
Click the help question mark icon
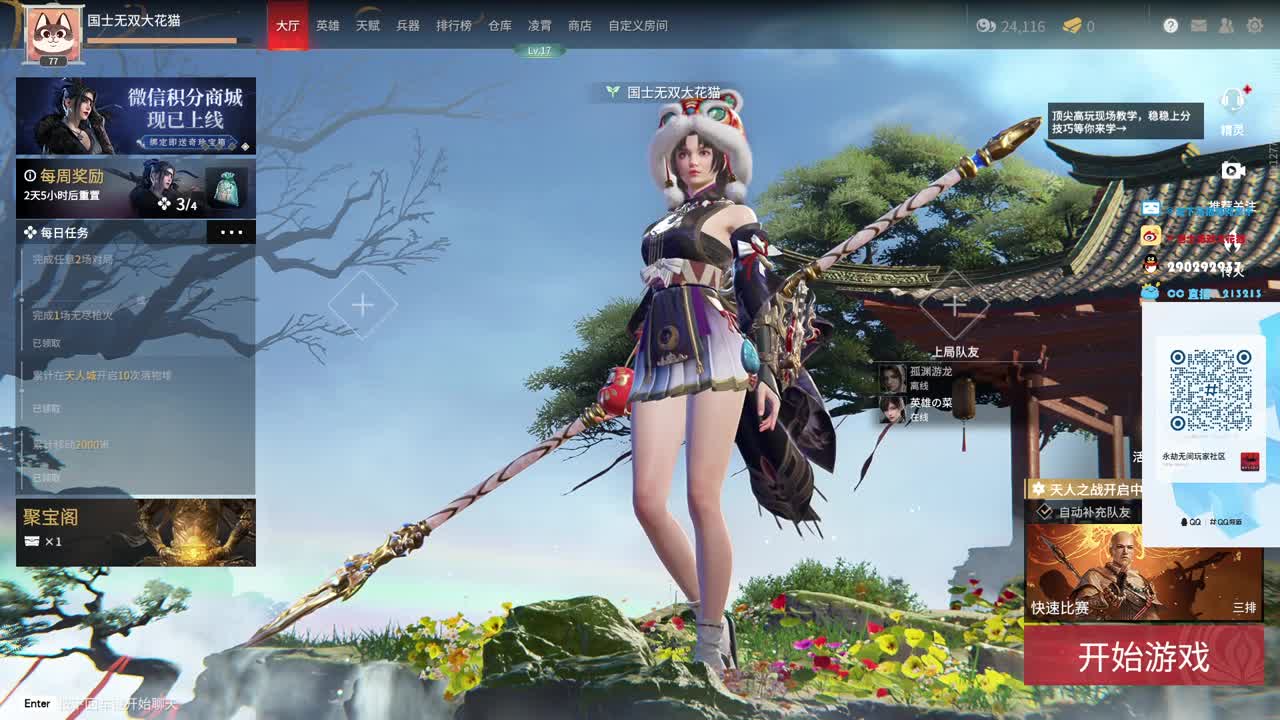pyautogui.click(x=1171, y=25)
